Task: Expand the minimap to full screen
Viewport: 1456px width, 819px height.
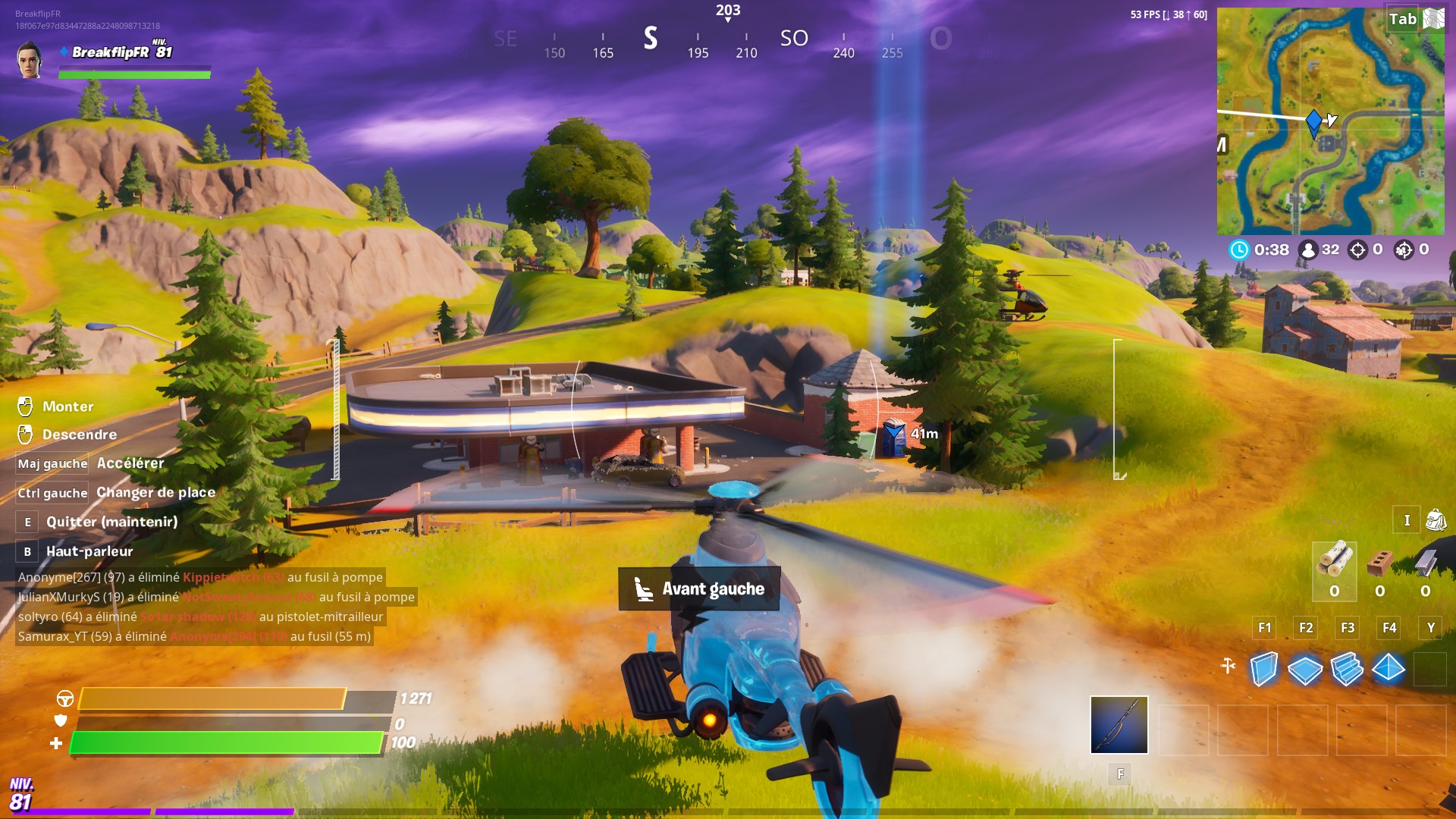Action: (1331, 121)
